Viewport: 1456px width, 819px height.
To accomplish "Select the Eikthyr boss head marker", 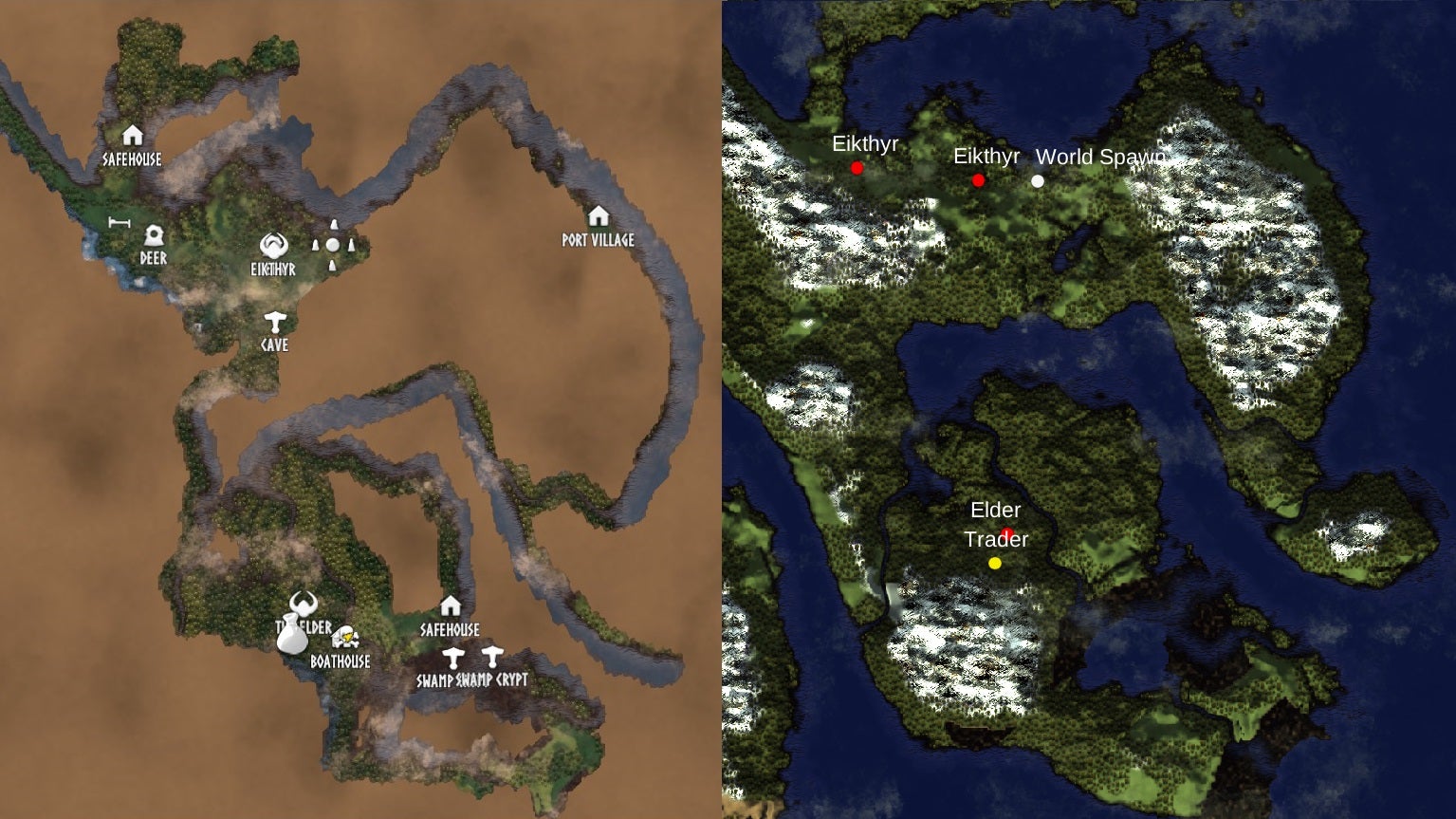I will coord(273,244).
